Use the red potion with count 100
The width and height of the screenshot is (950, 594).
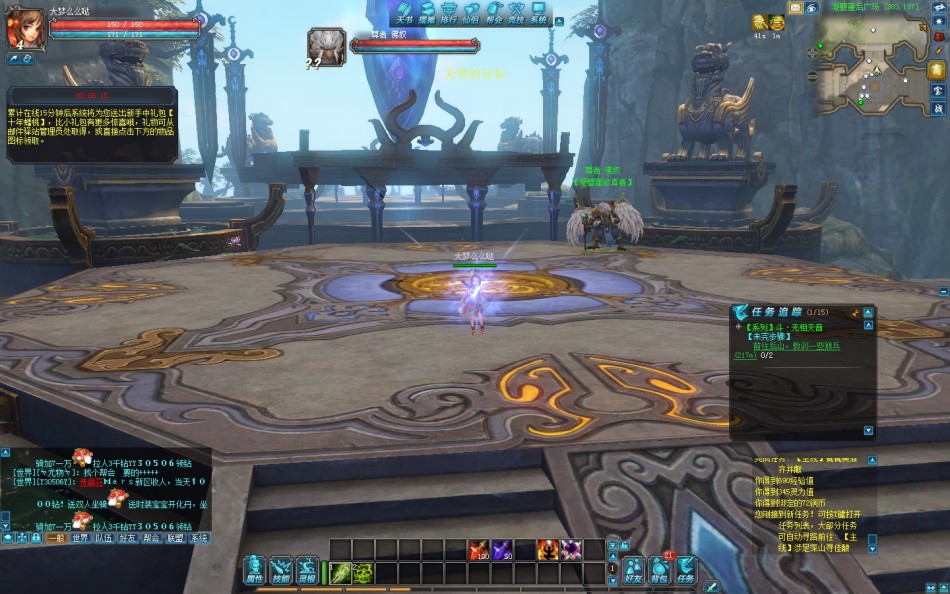click(480, 549)
